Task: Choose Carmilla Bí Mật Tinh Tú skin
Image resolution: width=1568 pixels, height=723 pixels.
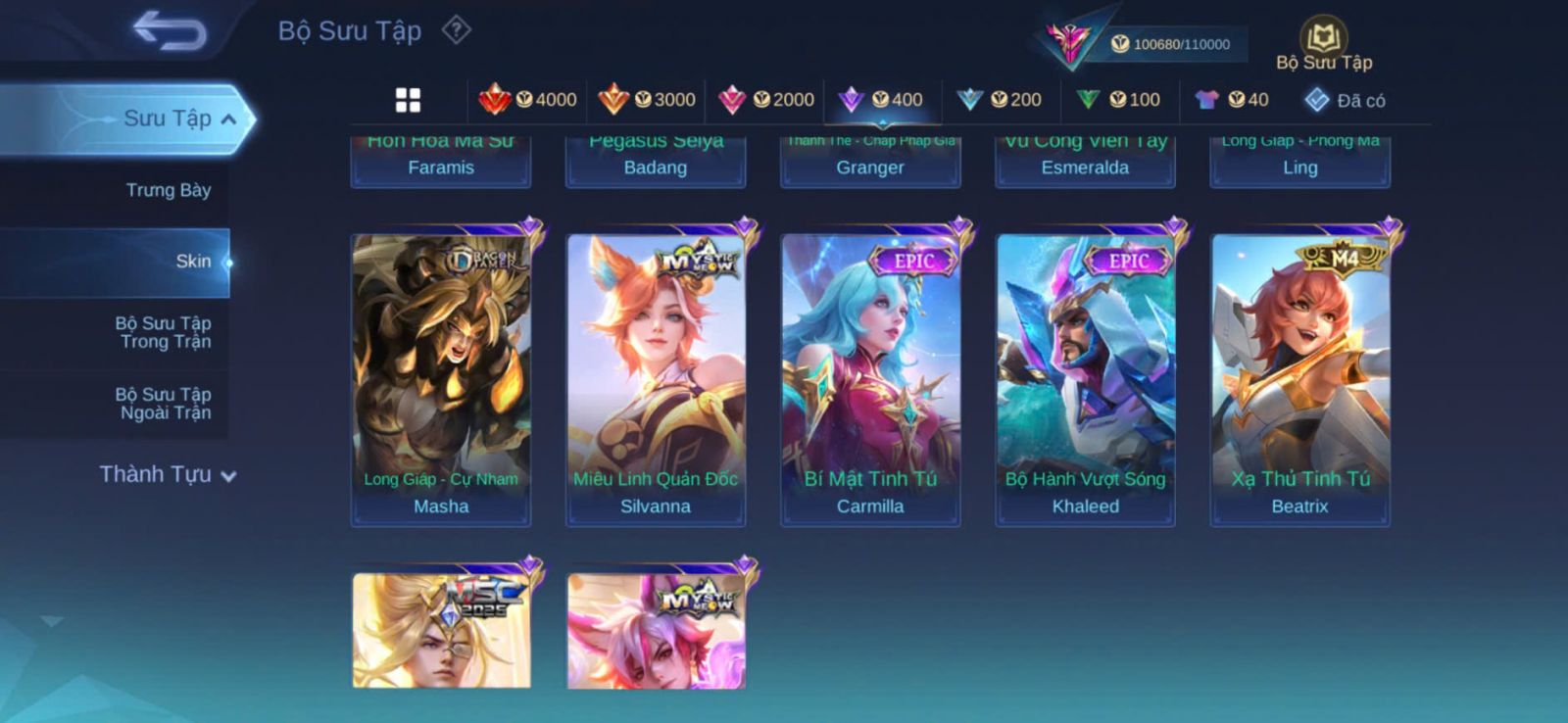Action: pyautogui.click(x=870, y=379)
